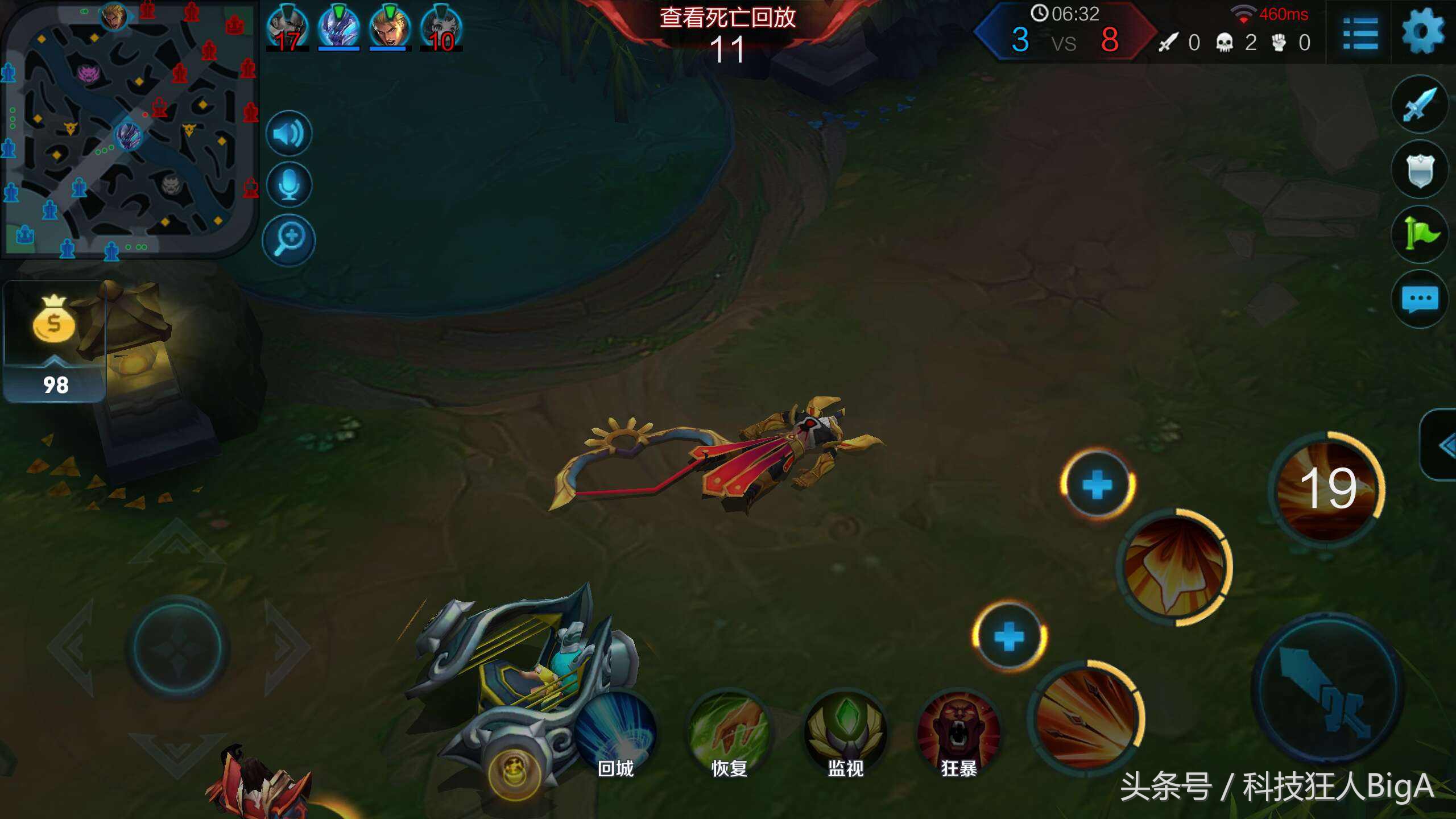
Task: Tap the virtual movement joystick center
Action: (x=177, y=647)
